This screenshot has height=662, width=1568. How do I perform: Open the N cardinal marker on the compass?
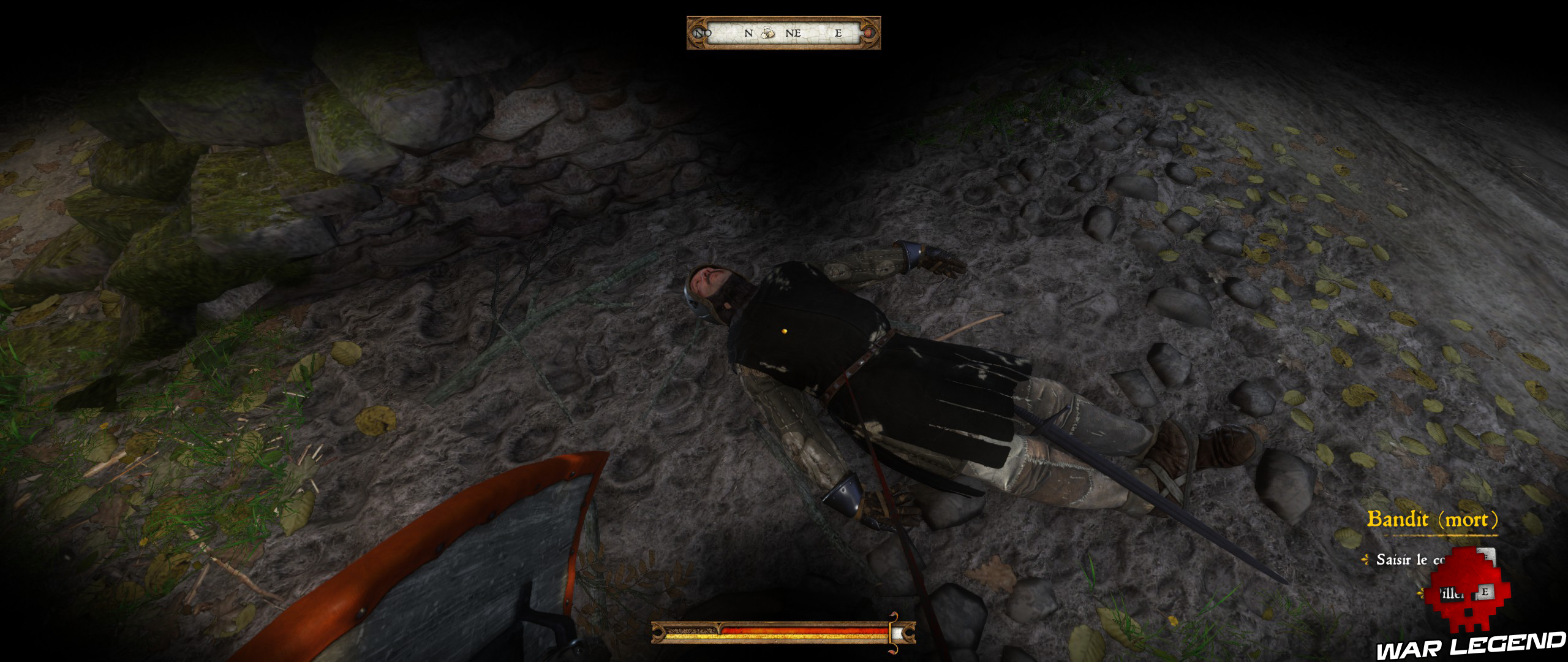(748, 34)
